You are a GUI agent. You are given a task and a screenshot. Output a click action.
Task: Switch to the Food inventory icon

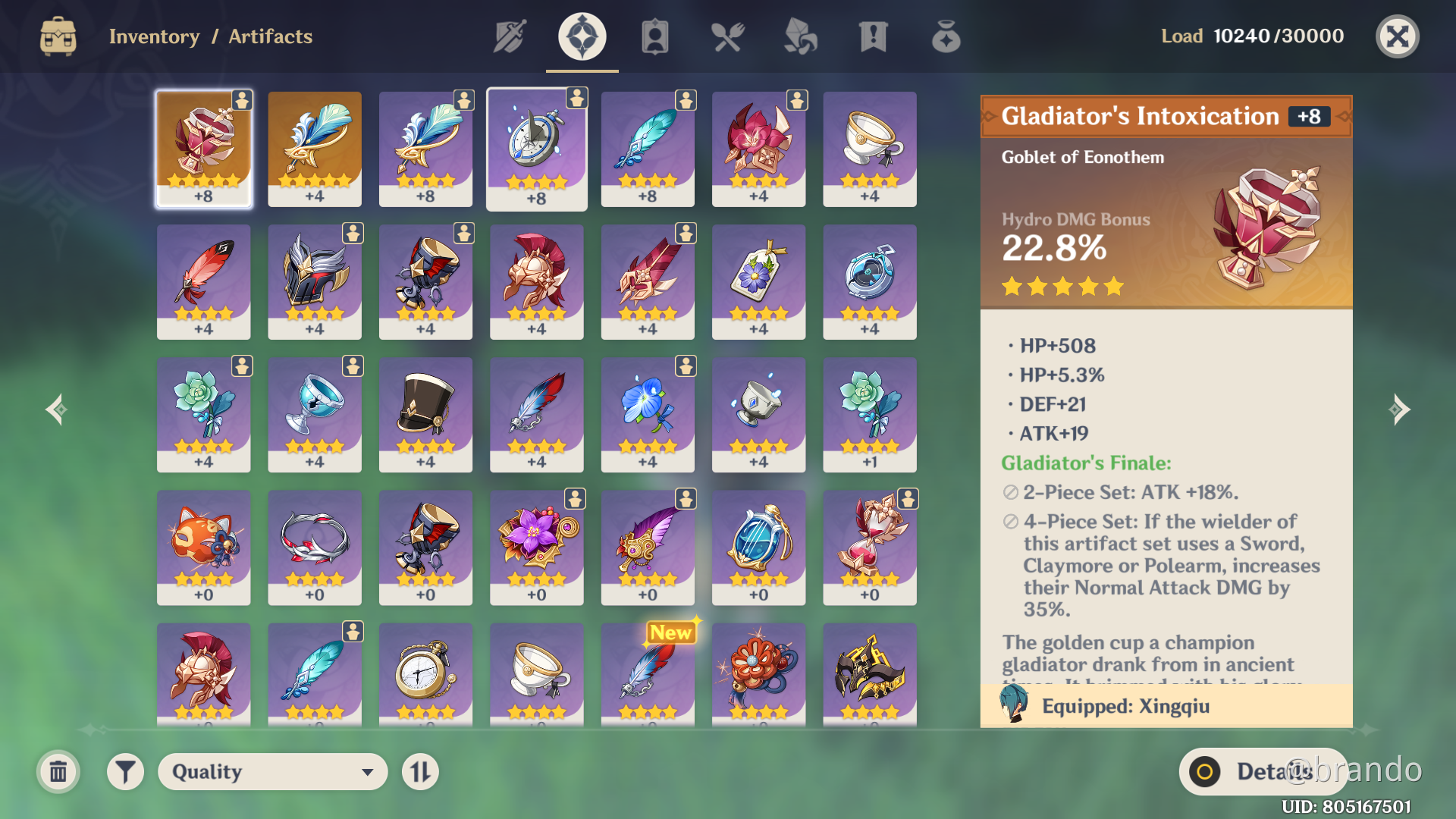click(728, 36)
